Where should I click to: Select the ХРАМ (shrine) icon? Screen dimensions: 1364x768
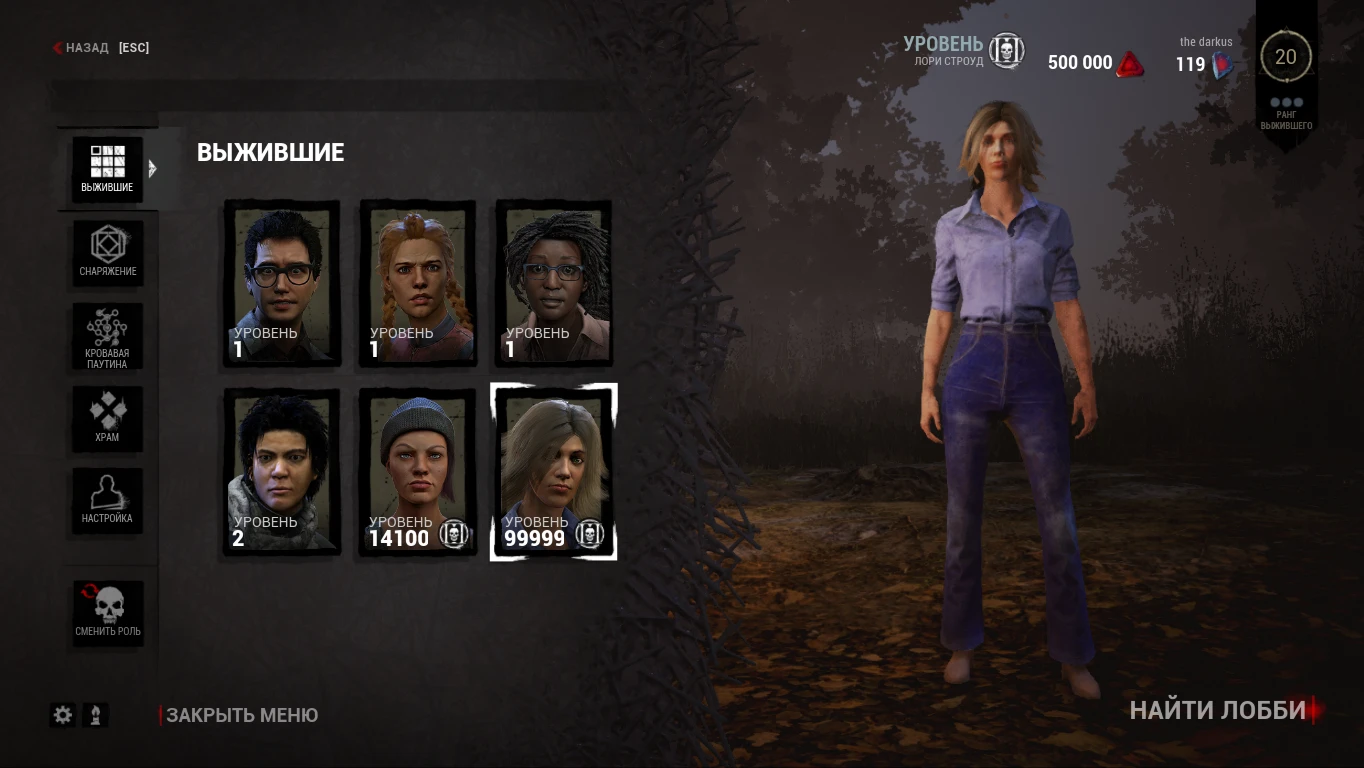pos(107,418)
